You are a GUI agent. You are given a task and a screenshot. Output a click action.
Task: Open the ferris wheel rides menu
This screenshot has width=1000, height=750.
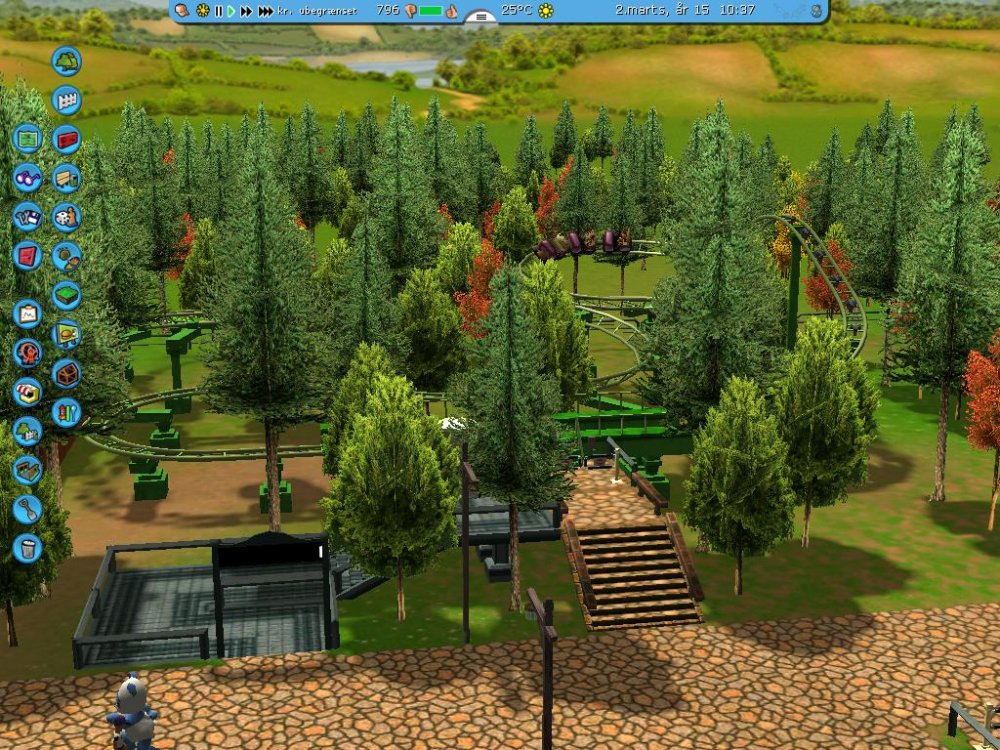[27, 353]
